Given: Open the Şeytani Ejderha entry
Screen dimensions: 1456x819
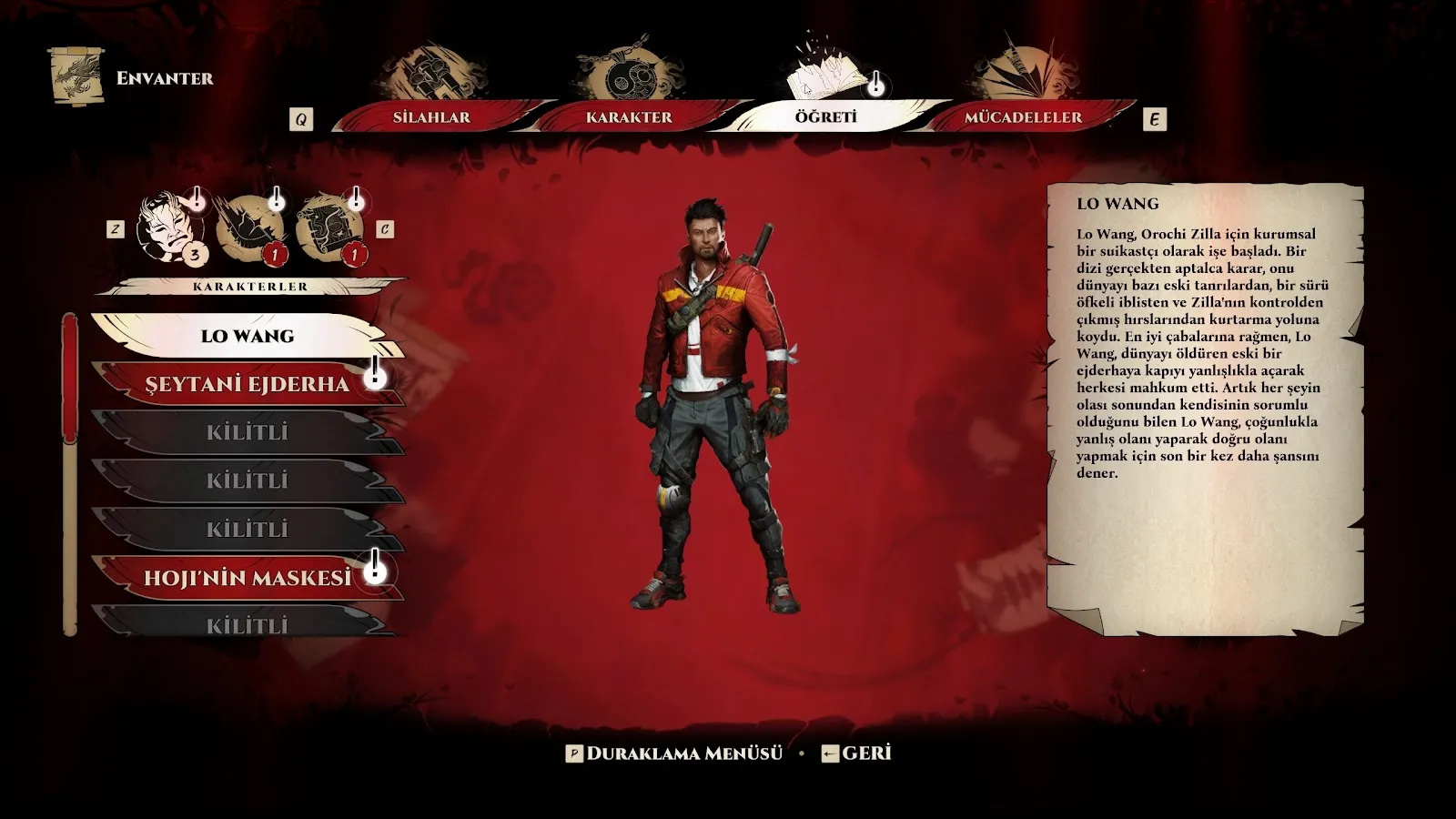Looking at the screenshot, I should pos(247,384).
